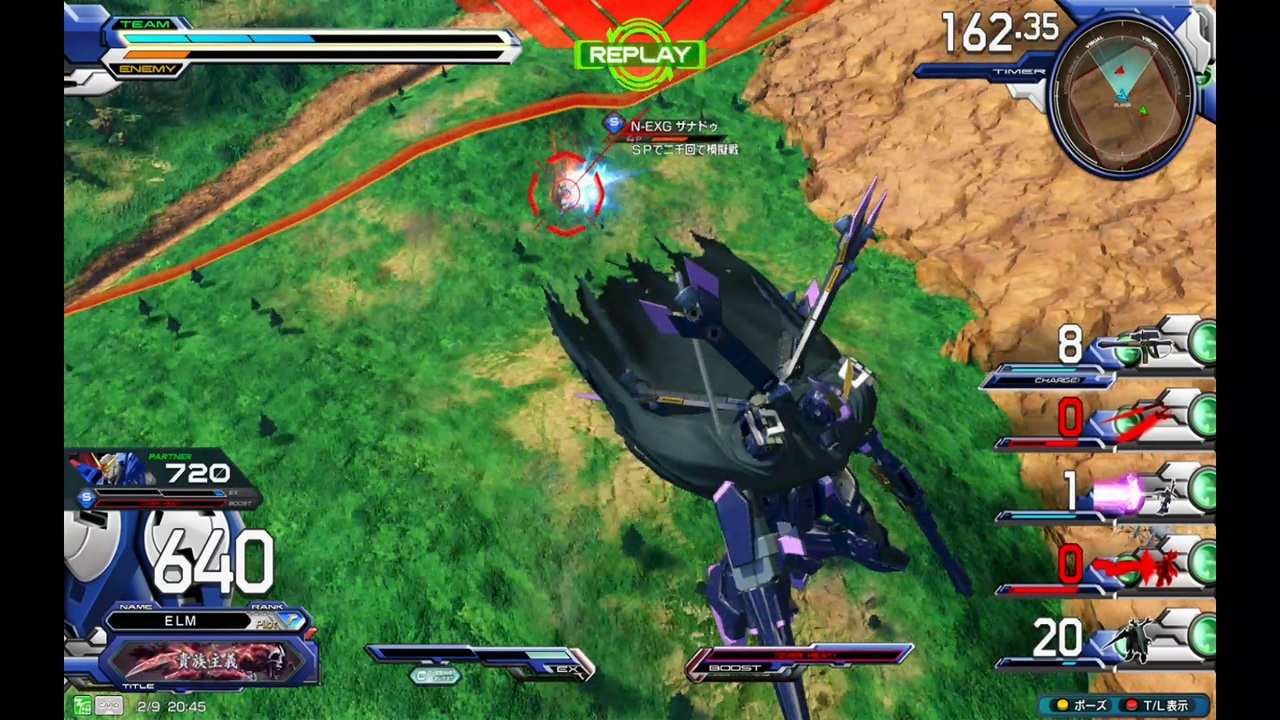
Task: Click the blue S emblem beside the partner gauge
Action: pyautogui.click(x=87, y=498)
